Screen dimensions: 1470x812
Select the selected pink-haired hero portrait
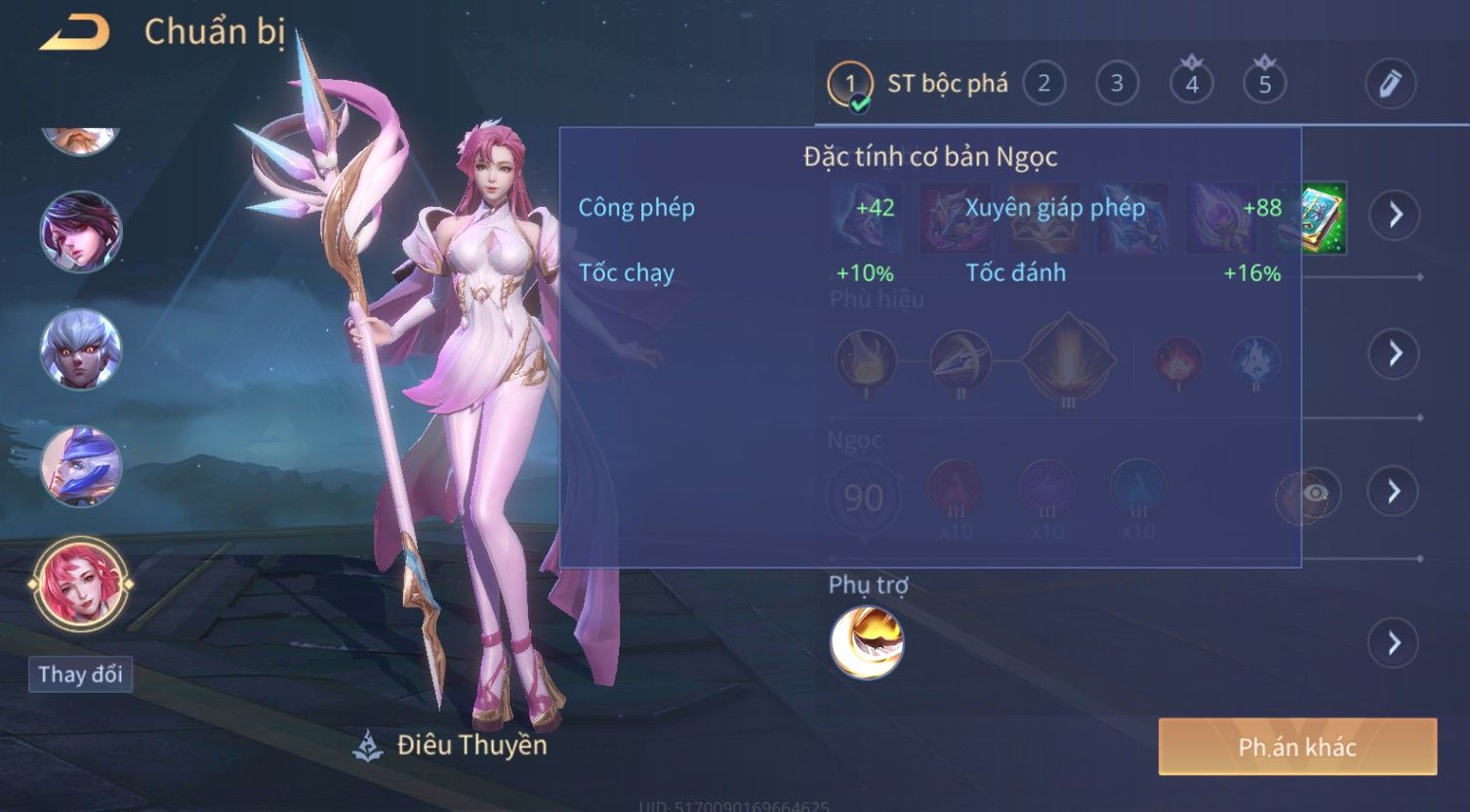80,584
